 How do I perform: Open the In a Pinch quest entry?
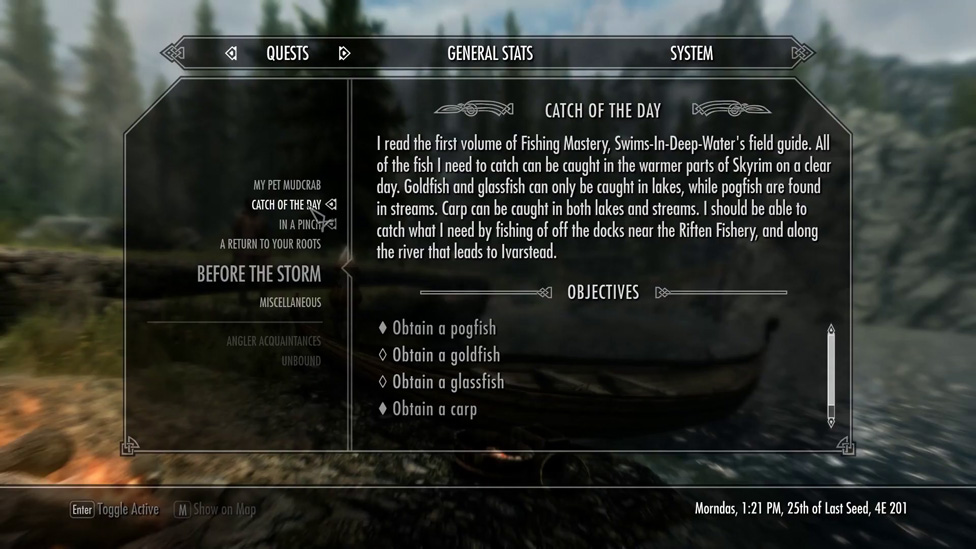[x=300, y=225]
